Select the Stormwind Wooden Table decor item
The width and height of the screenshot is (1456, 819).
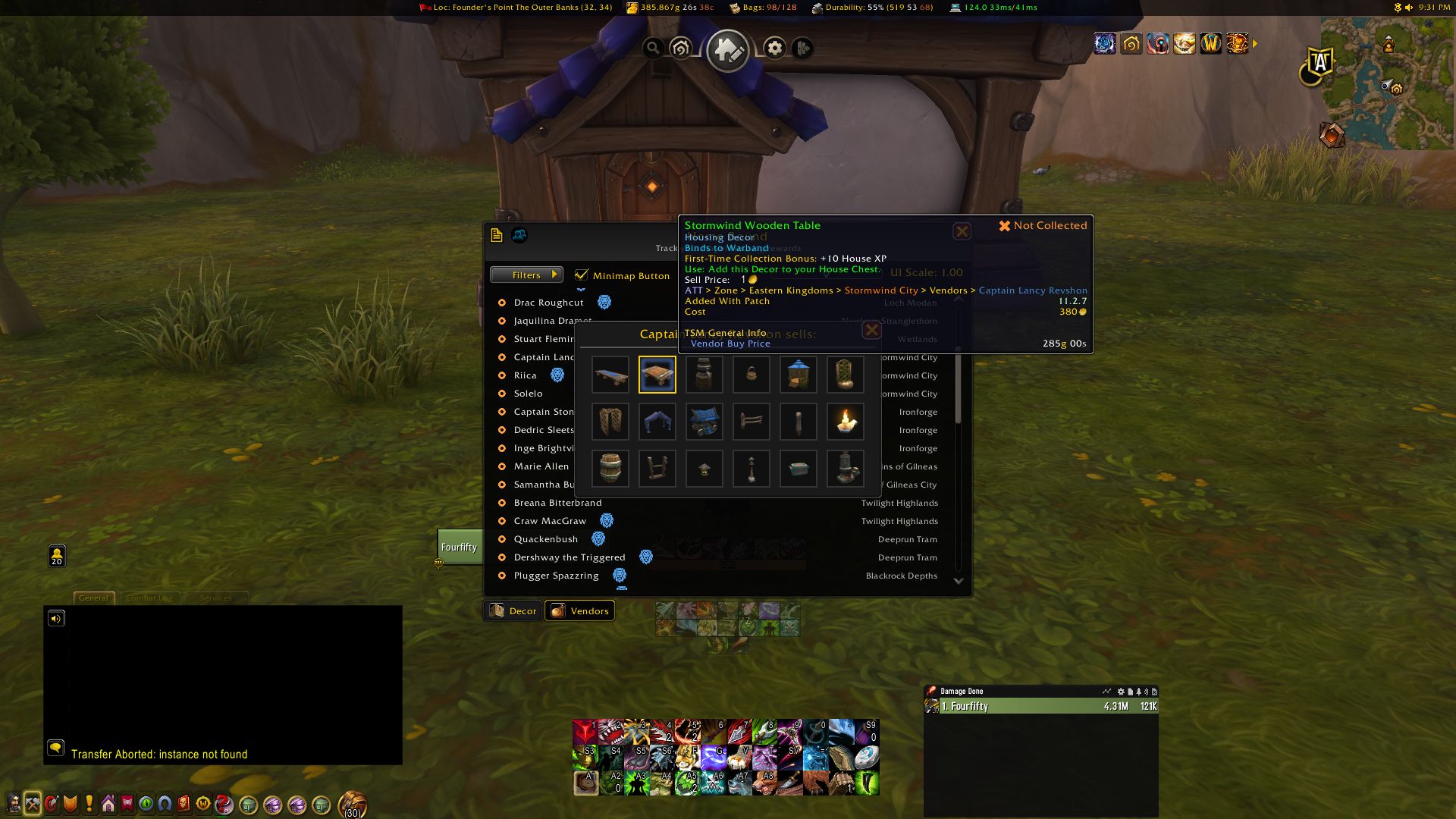657,375
